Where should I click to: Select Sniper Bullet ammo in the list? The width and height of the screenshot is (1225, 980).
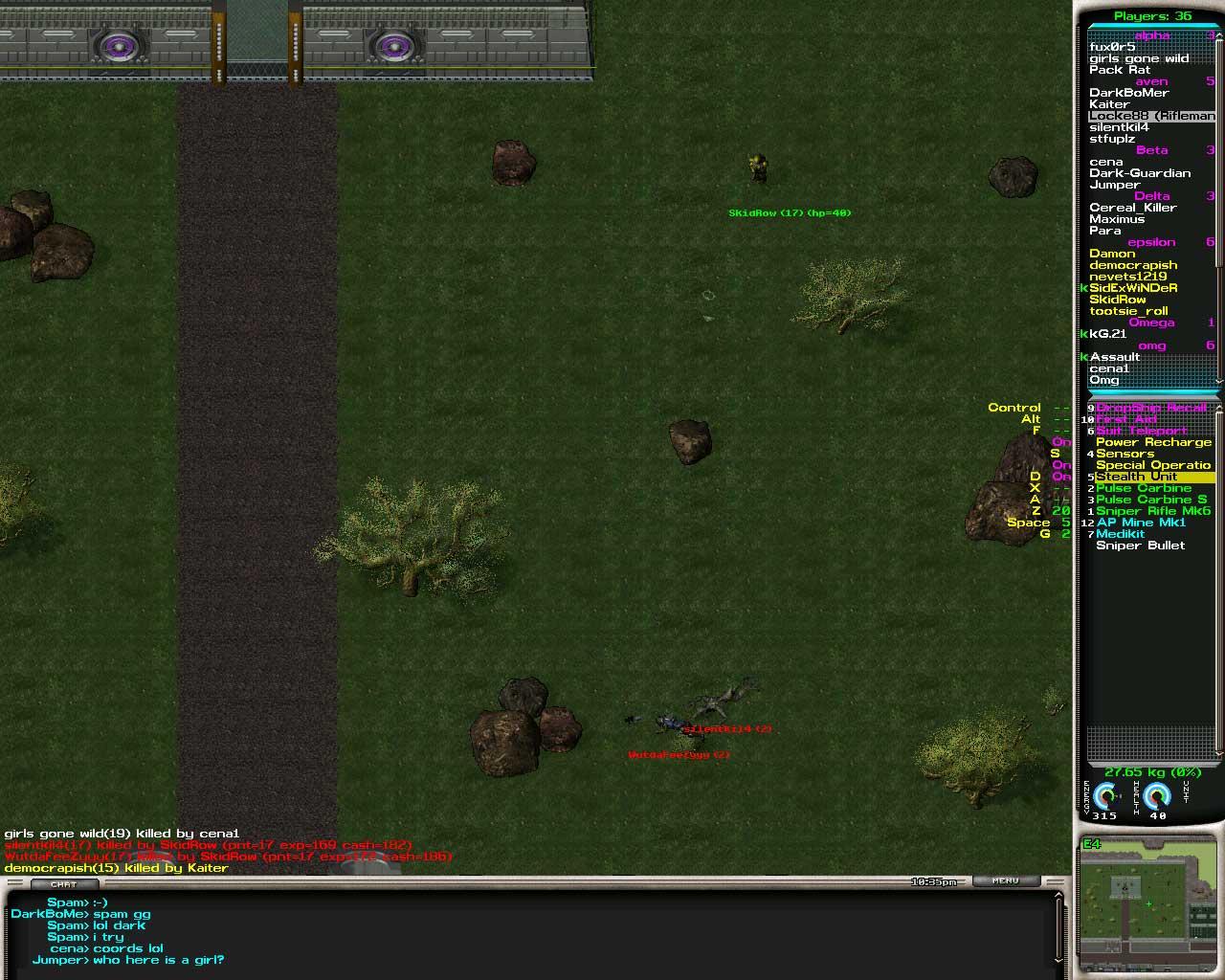coord(1140,546)
